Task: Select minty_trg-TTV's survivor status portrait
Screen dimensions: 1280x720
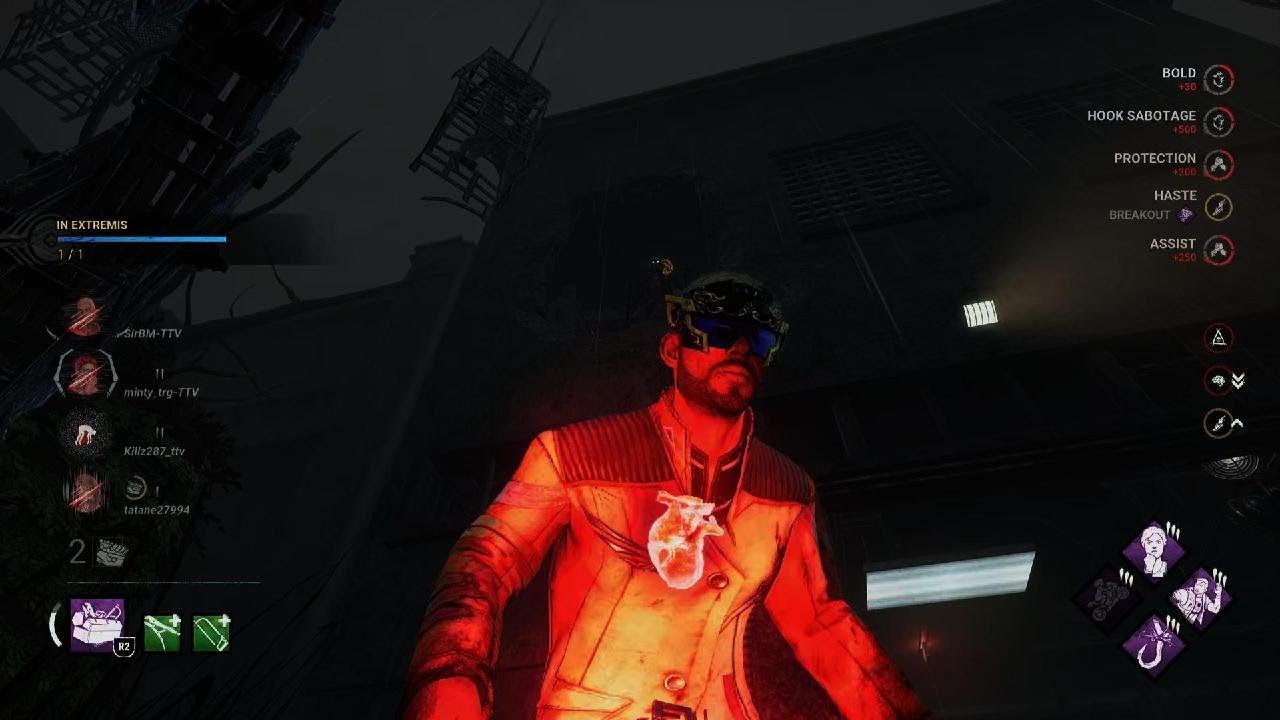Action: point(86,375)
